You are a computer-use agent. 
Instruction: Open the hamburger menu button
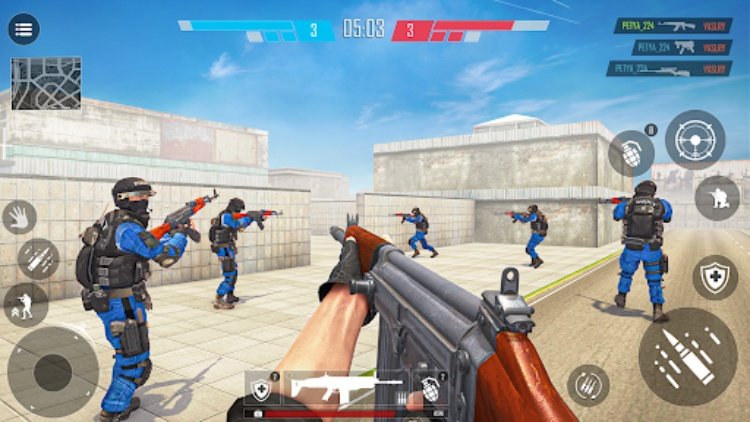24,29
